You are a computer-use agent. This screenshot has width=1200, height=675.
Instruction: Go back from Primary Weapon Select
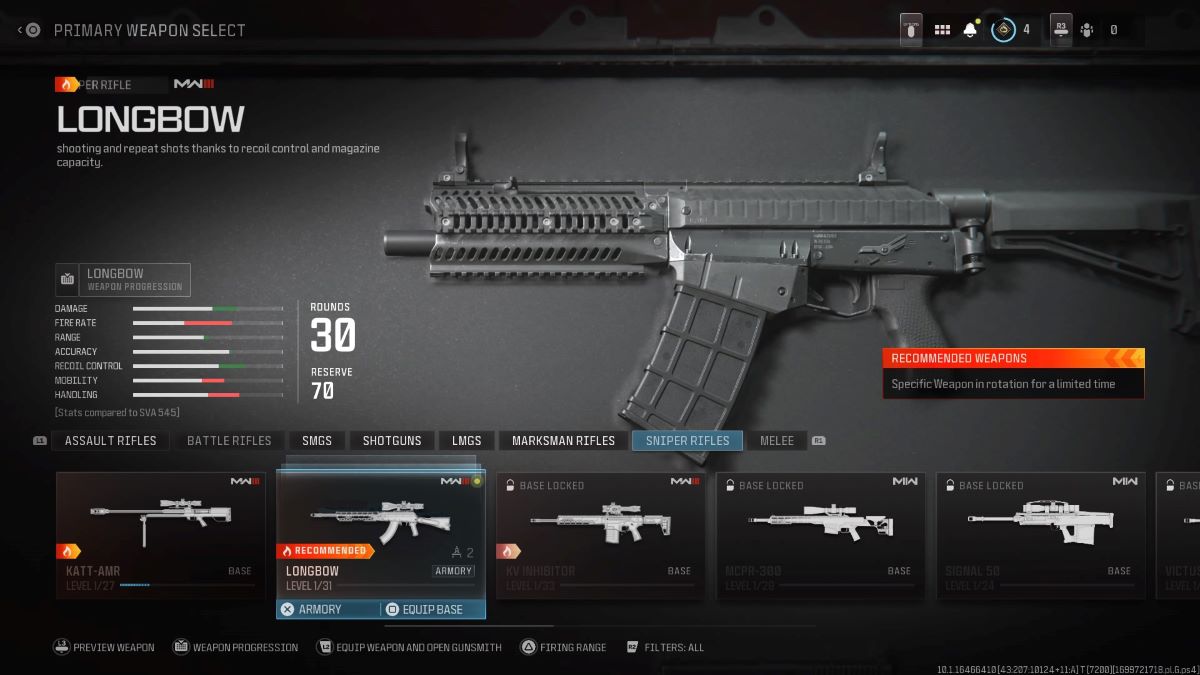coord(29,30)
